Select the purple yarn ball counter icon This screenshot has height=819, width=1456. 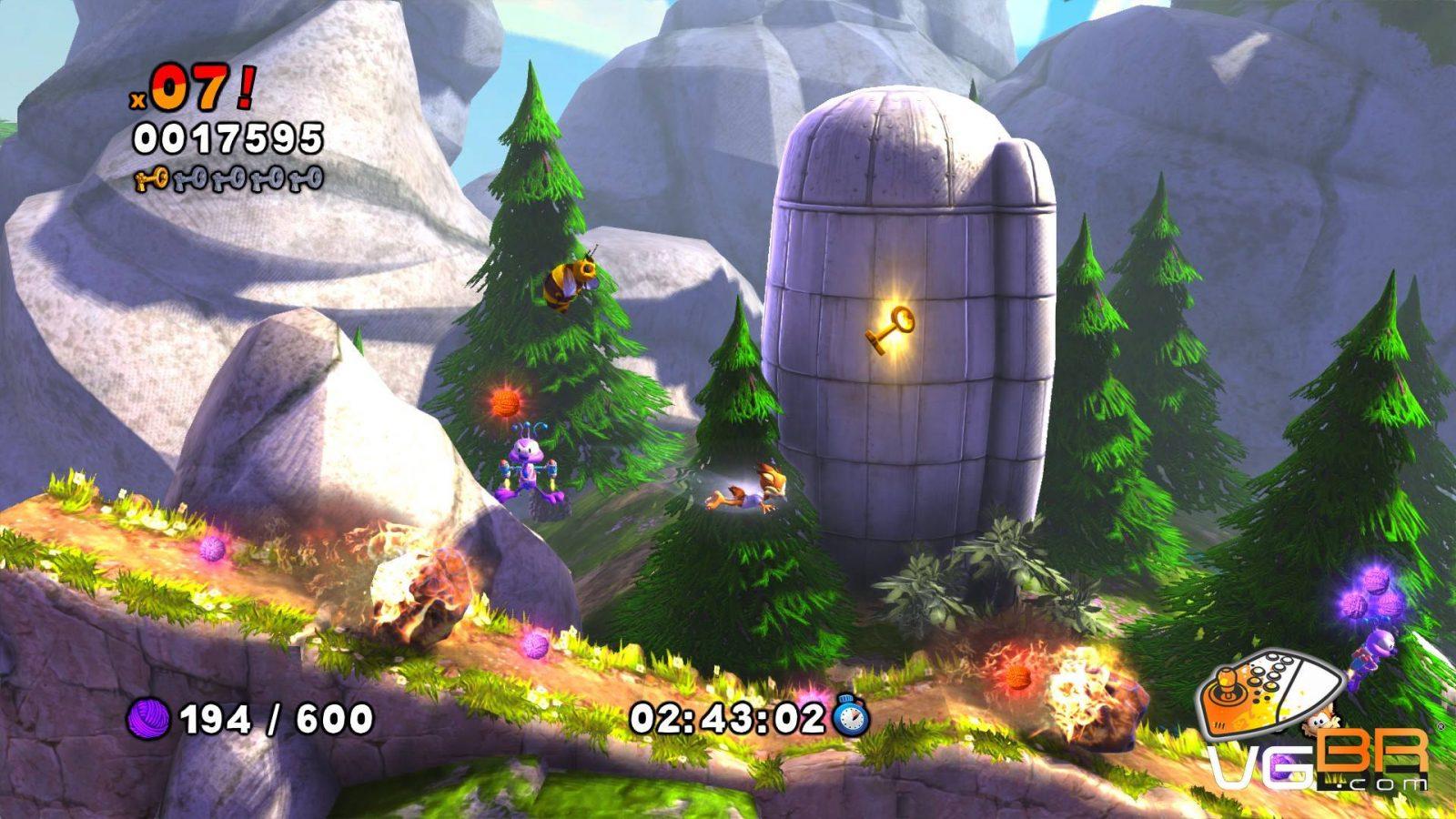pyautogui.click(x=149, y=719)
